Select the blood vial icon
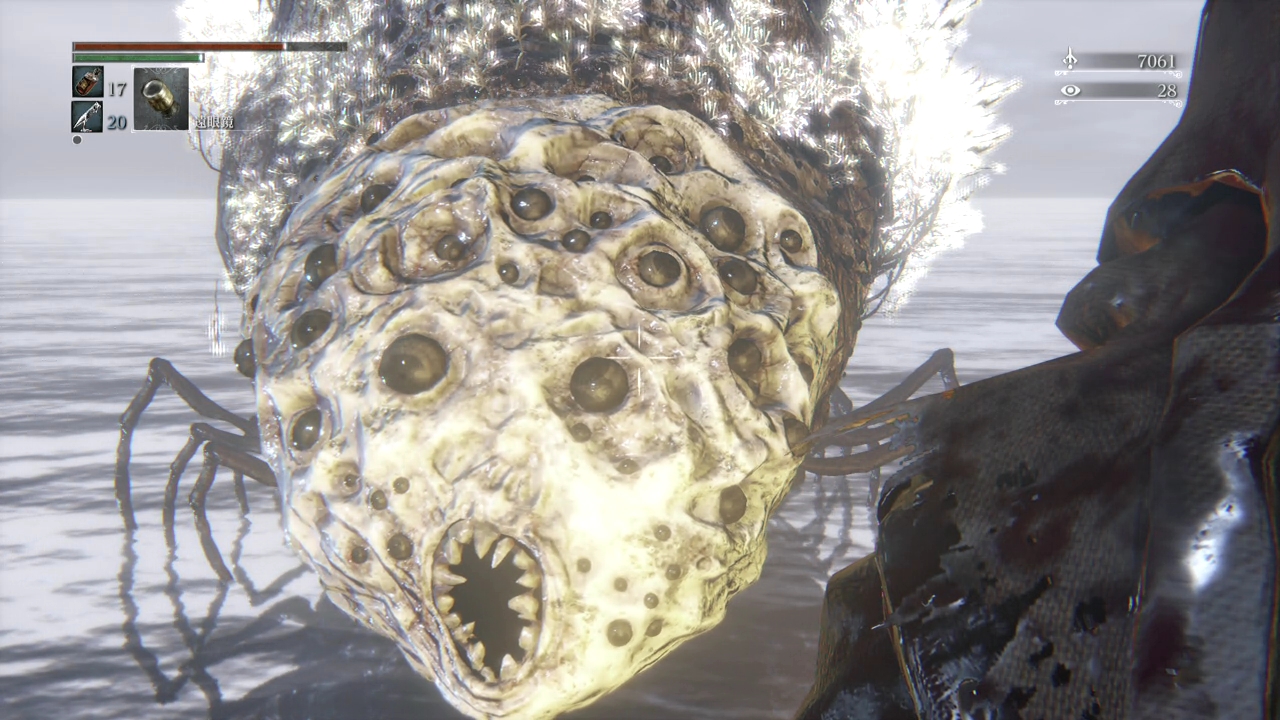This screenshot has height=720, width=1280. [87, 82]
